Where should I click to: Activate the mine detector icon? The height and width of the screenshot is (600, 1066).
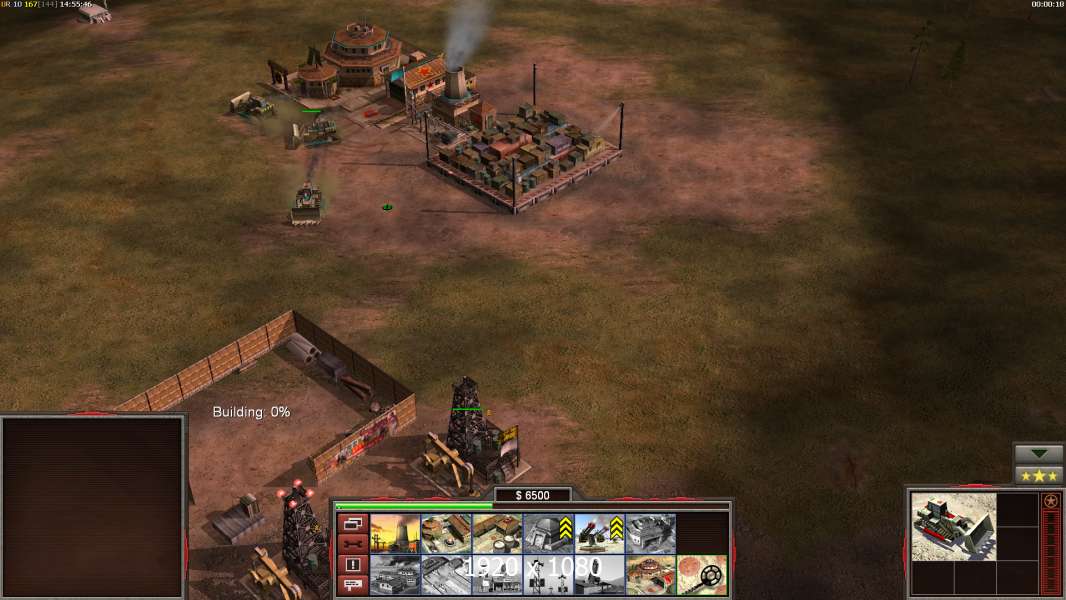(x=701, y=574)
